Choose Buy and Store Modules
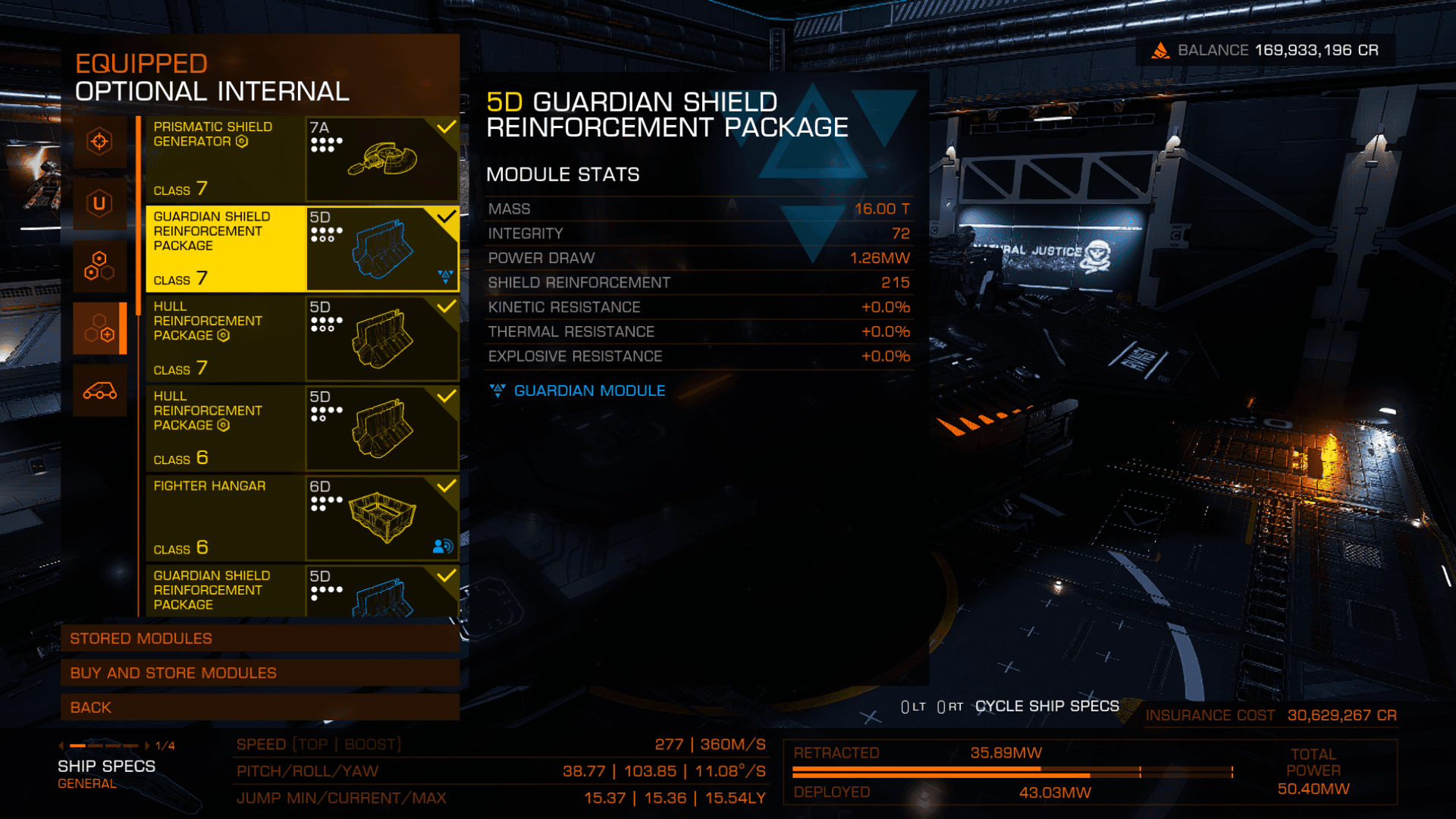 point(260,673)
